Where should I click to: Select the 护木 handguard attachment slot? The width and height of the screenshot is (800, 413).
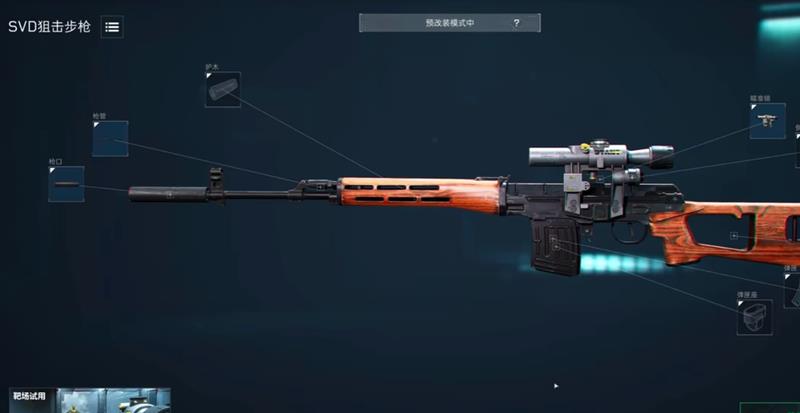point(222,89)
